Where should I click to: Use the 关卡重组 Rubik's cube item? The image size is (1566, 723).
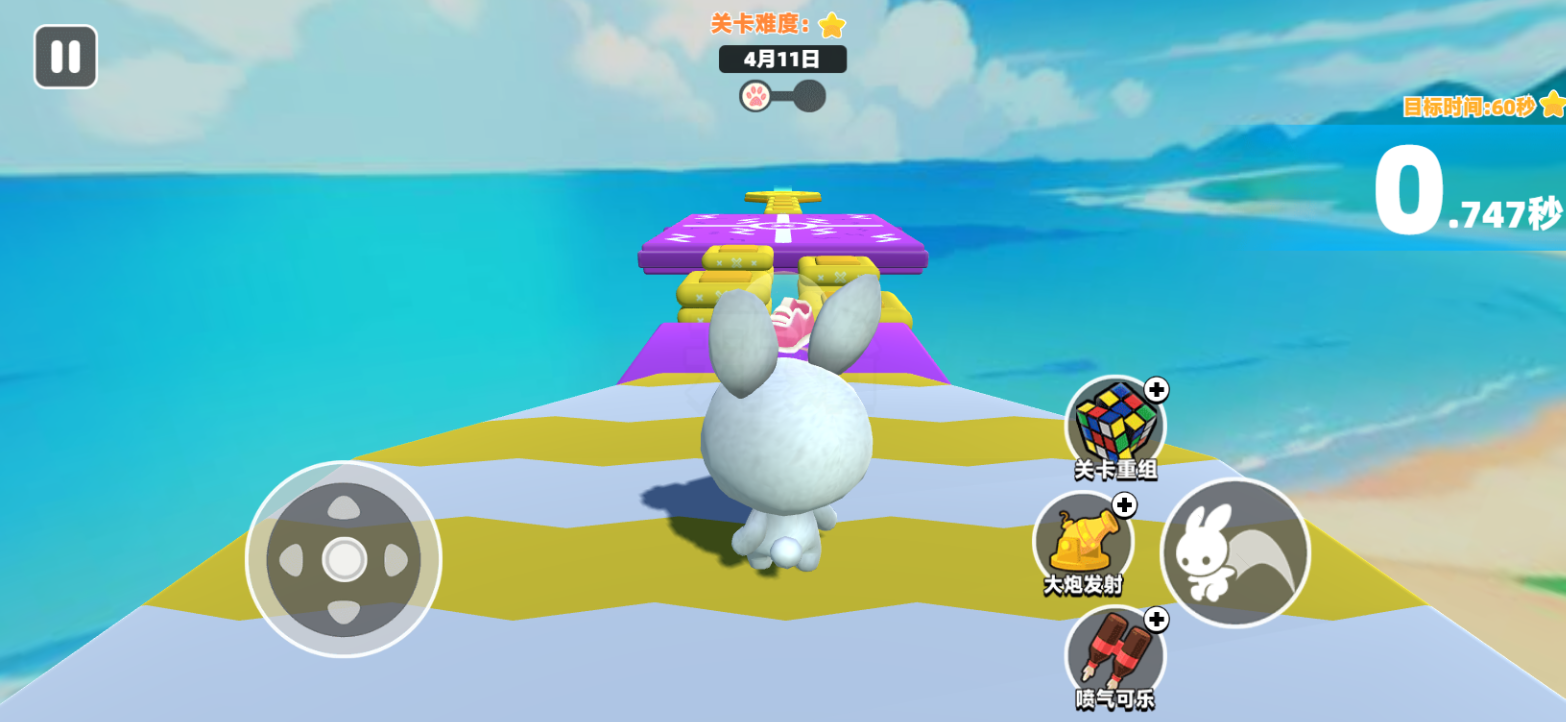coord(1114,422)
